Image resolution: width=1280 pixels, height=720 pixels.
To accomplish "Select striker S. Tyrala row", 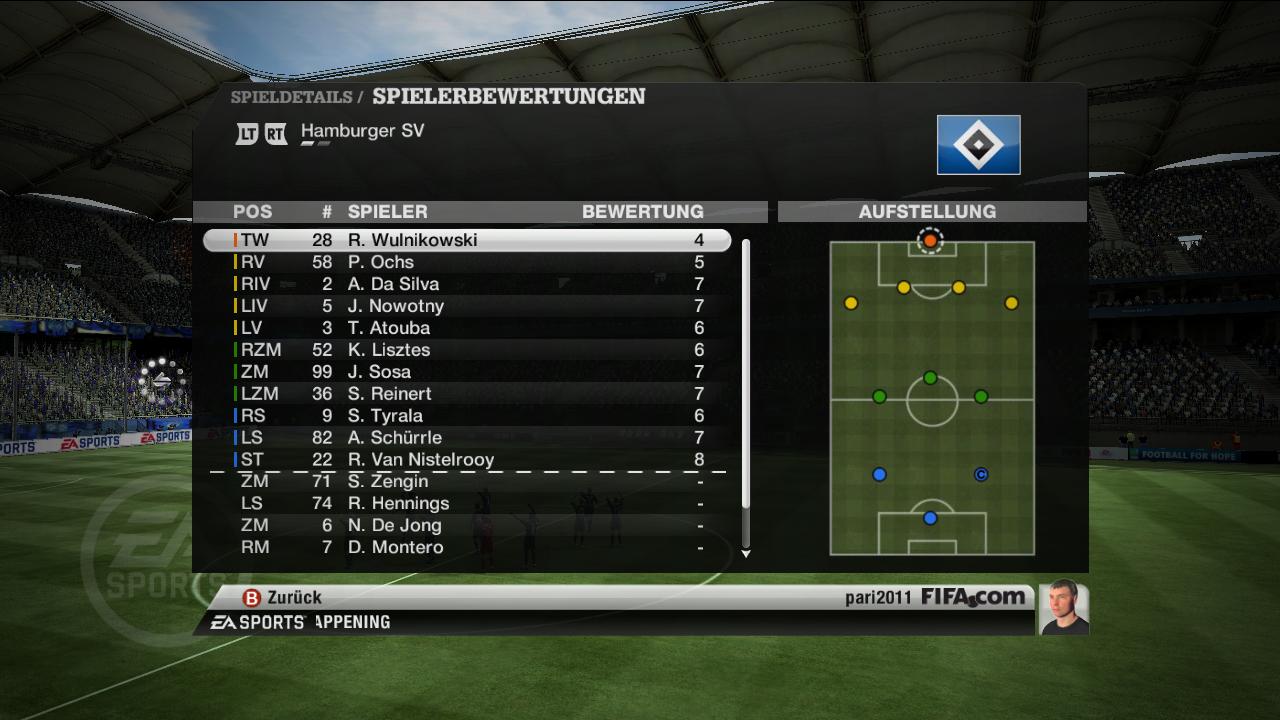I will tap(467, 416).
